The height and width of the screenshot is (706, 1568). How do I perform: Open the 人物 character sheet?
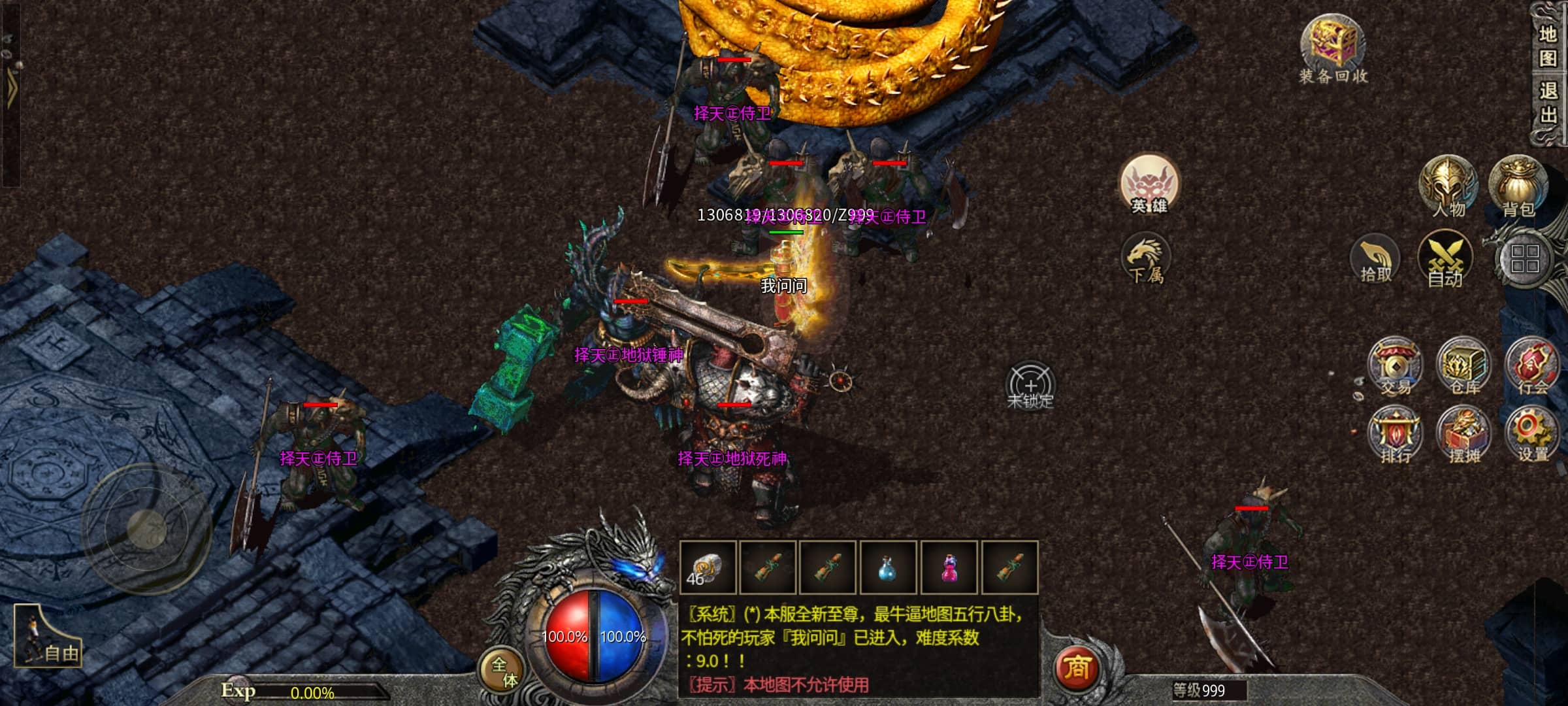[x=1448, y=187]
